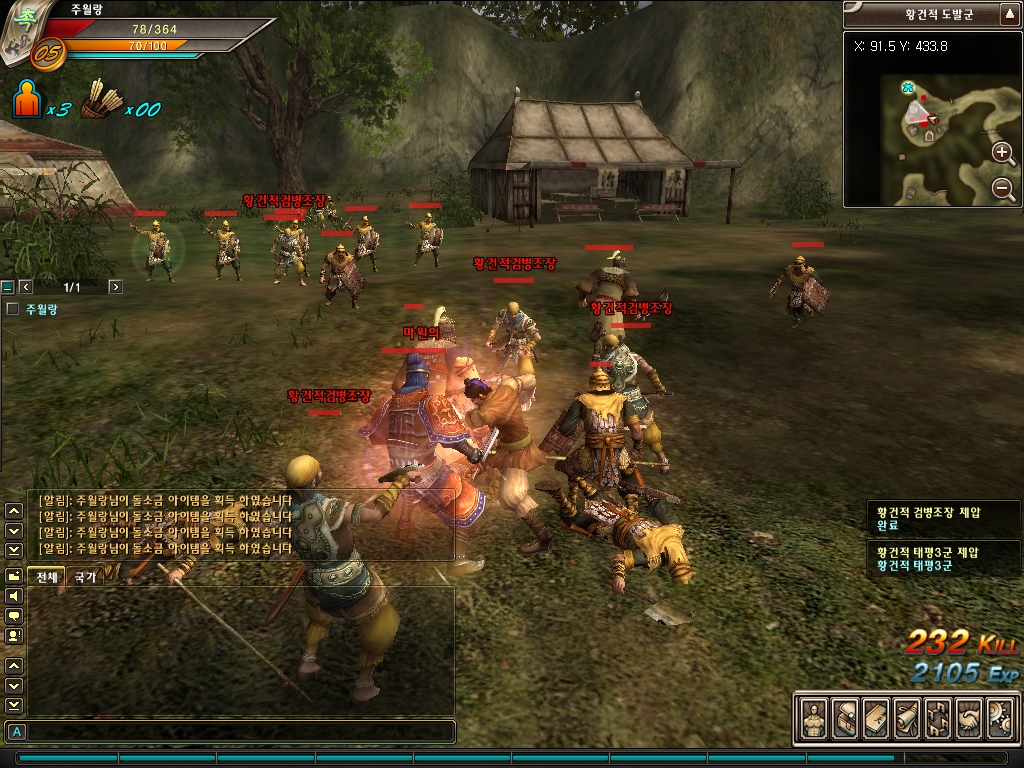Click the speech bubble chat icon
Viewport: 1024px width, 768px height.
click(14, 616)
